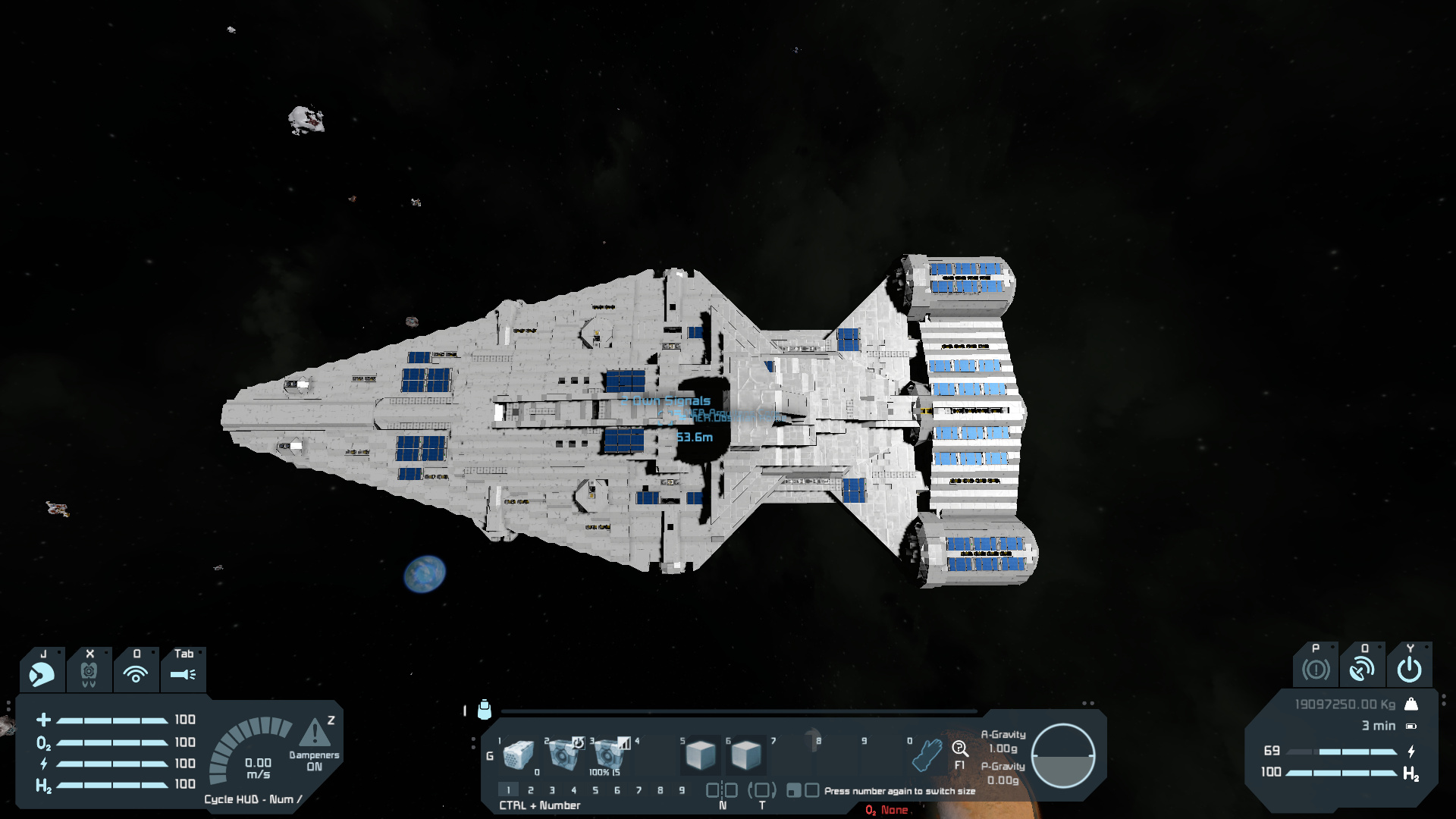Screen dimensions: 1456x819
Task: Toggle the symmetry mode icon
Action: tap(722, 790)
